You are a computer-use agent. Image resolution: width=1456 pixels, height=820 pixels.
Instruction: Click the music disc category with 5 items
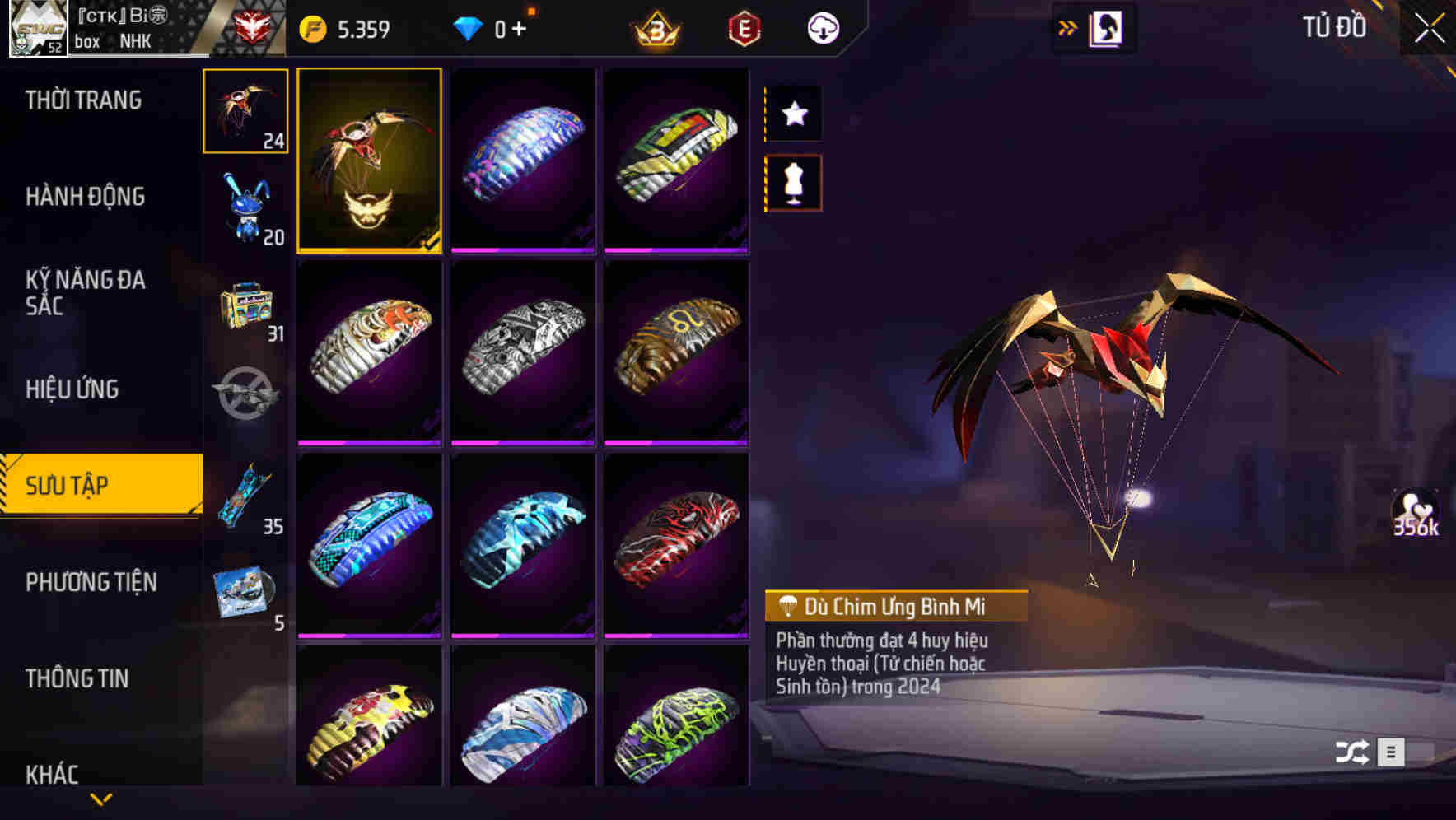tap(245, 589)
